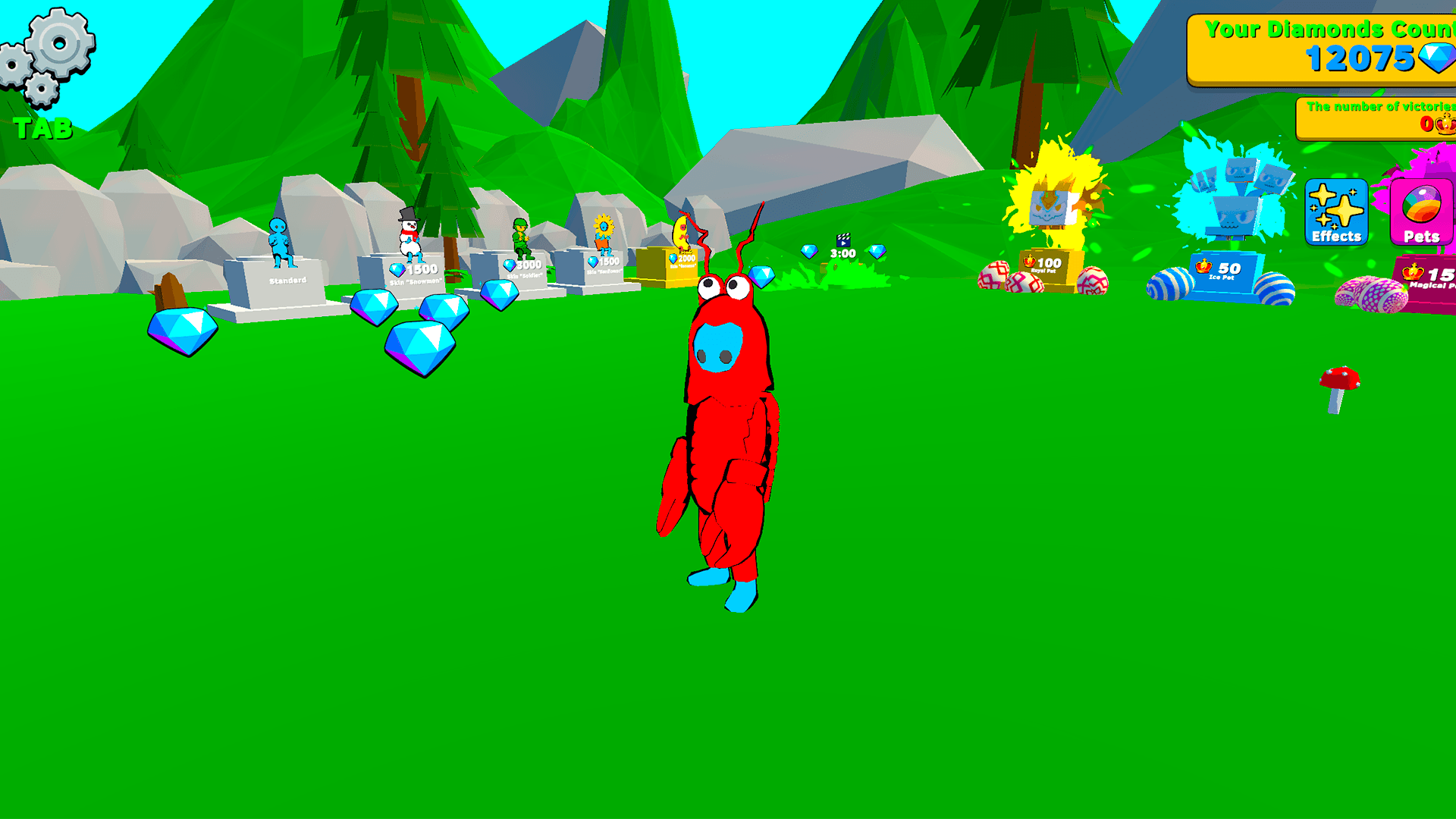Viewport: 1456px width, 819px height.
Task: Open the Royal Pet egg box costing 100
Action: [1047, 265]
